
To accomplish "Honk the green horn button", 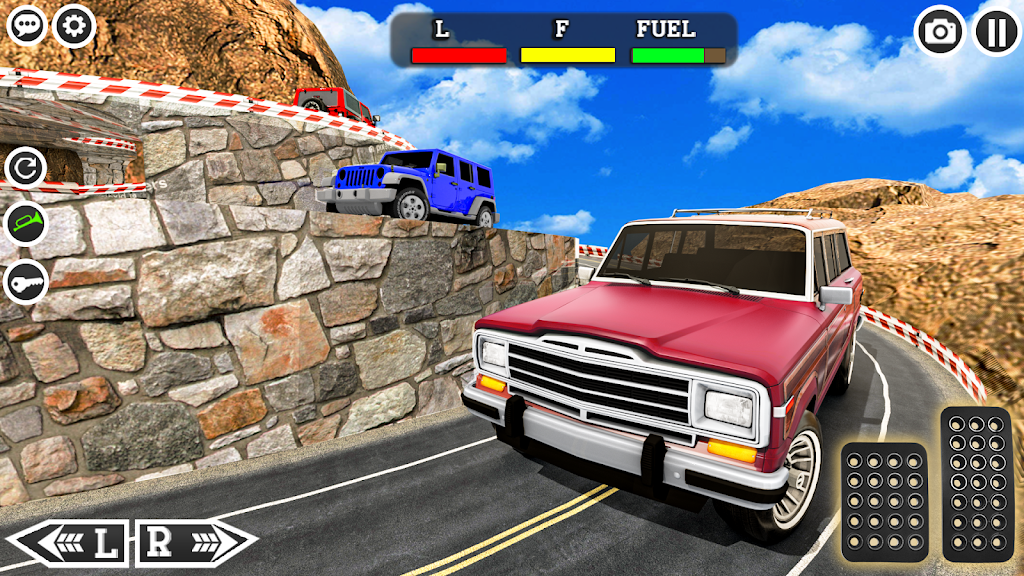I will point(26,224).
